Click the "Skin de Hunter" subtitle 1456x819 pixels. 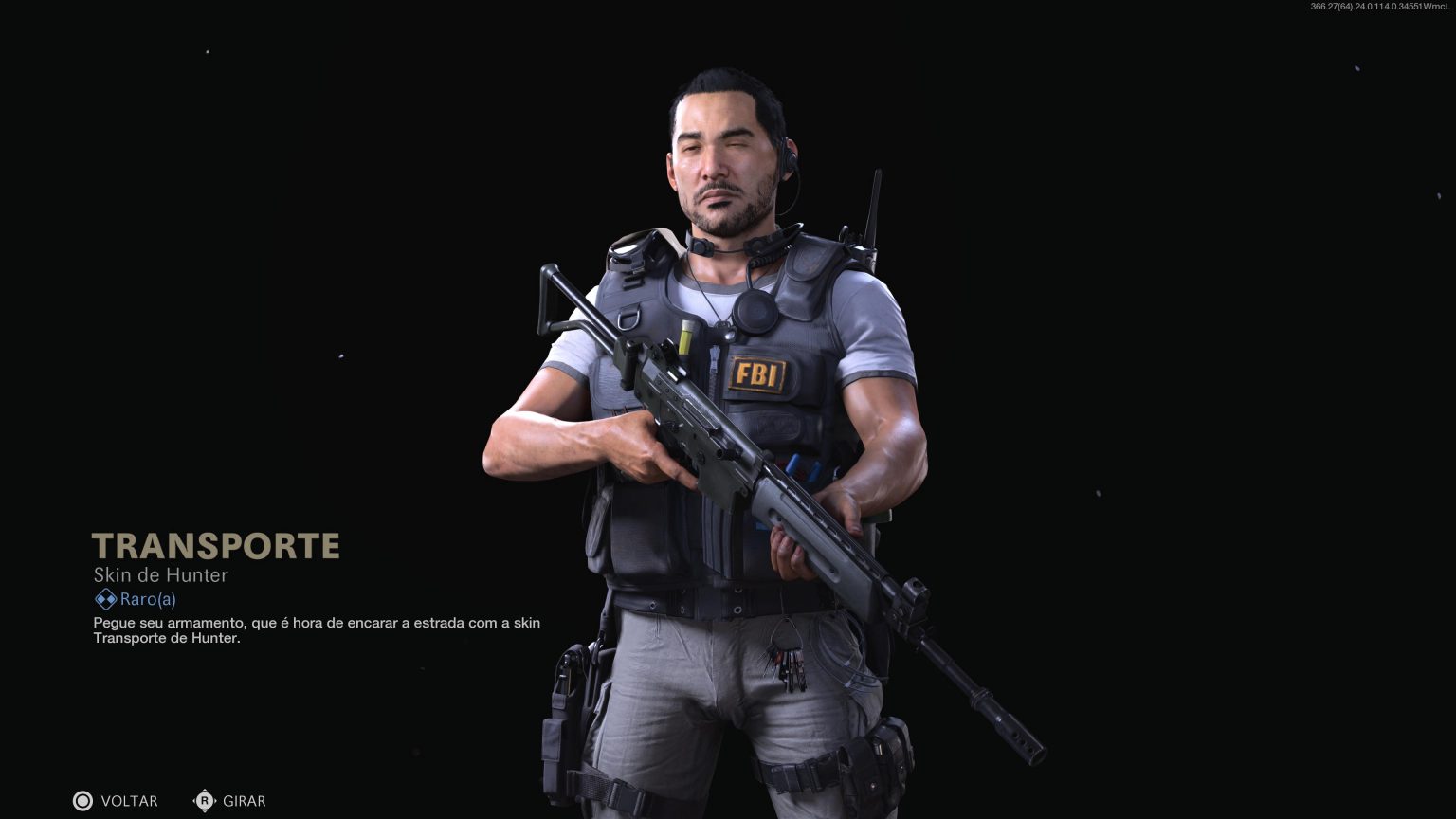click(160, 575)
